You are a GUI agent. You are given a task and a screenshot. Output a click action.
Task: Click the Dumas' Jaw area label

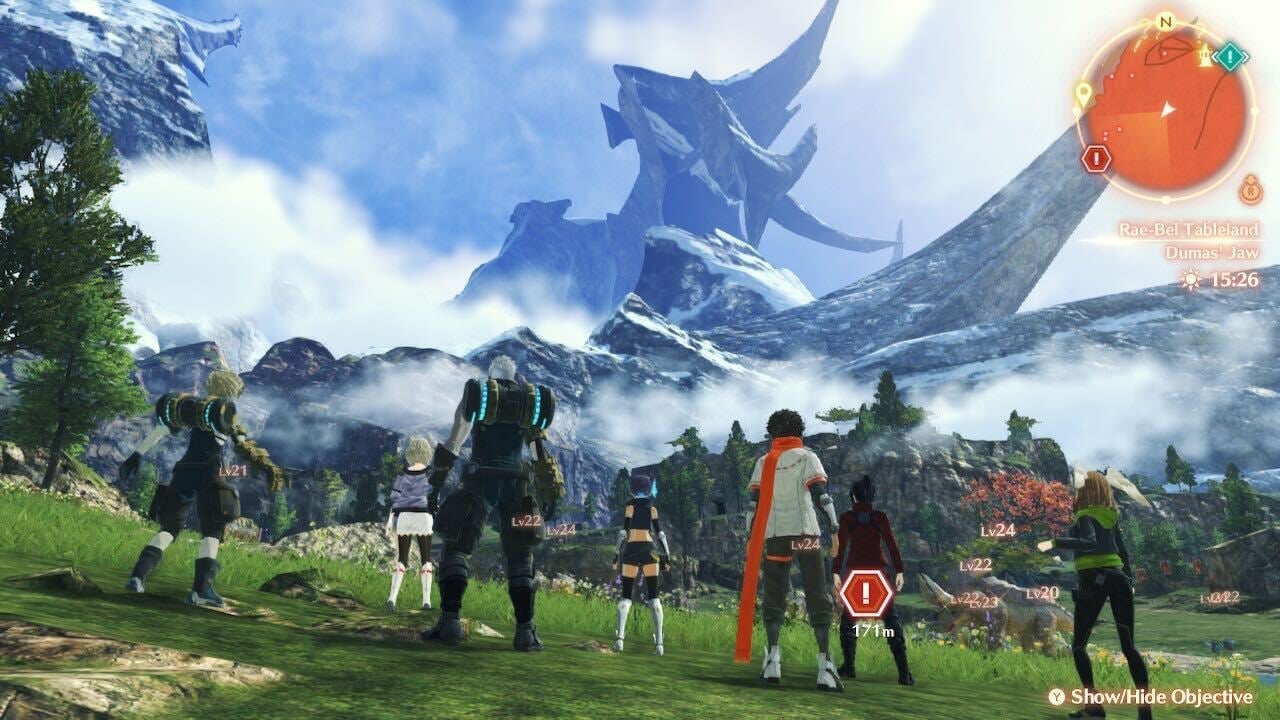pos(1211,251)
